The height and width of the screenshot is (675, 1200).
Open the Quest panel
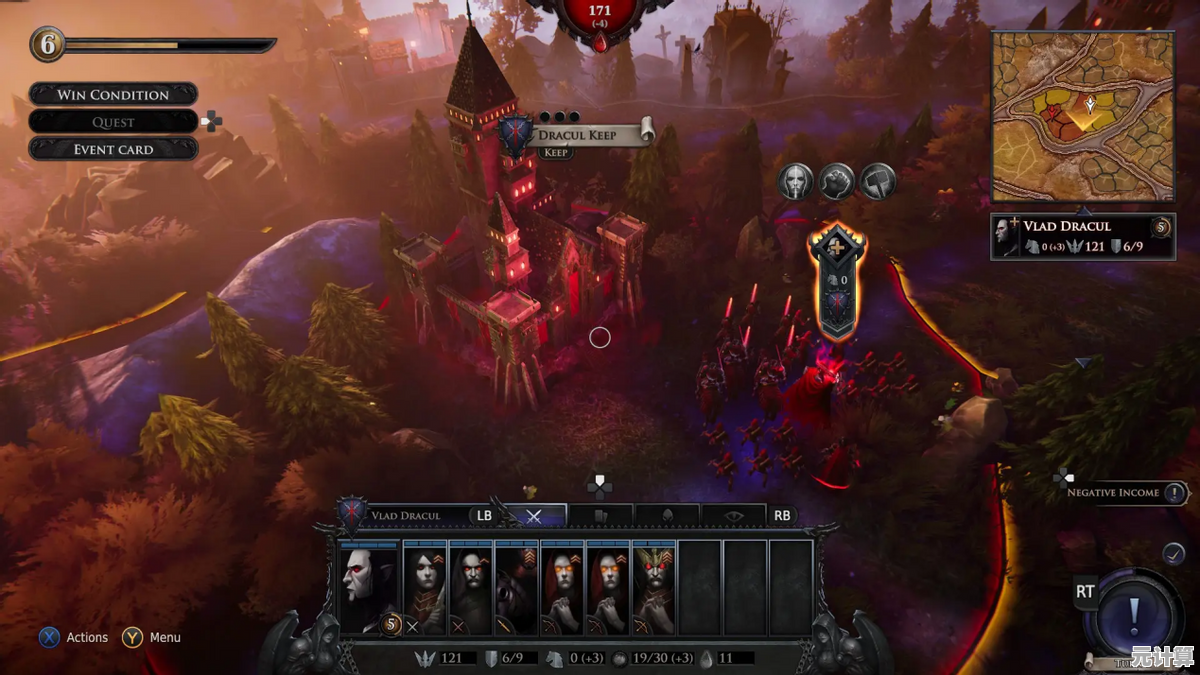(x=113, y=122)
